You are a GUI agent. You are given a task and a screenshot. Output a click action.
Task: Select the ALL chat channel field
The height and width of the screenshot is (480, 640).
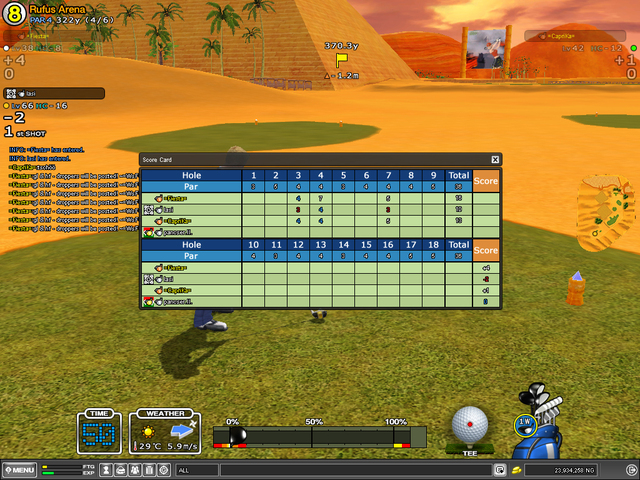point(195,469)
